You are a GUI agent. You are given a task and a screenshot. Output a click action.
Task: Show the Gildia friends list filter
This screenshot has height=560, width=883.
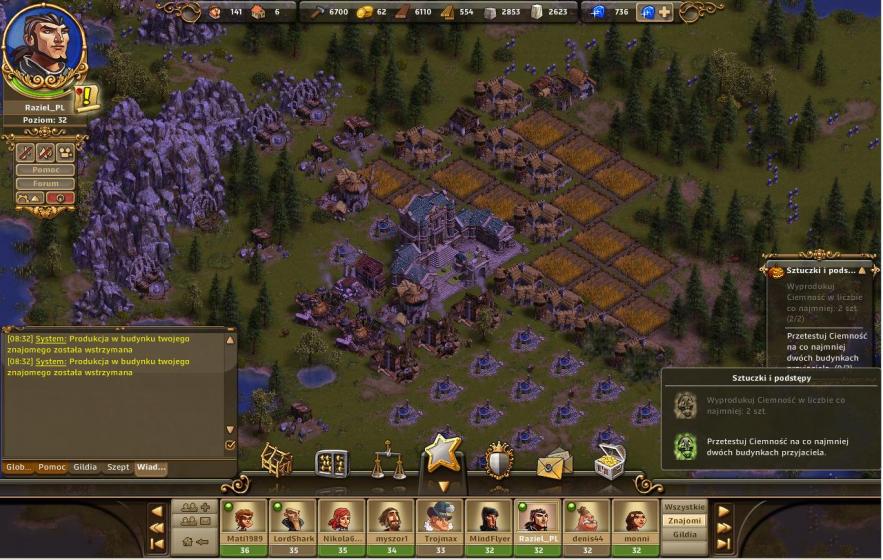click(685, 535)
